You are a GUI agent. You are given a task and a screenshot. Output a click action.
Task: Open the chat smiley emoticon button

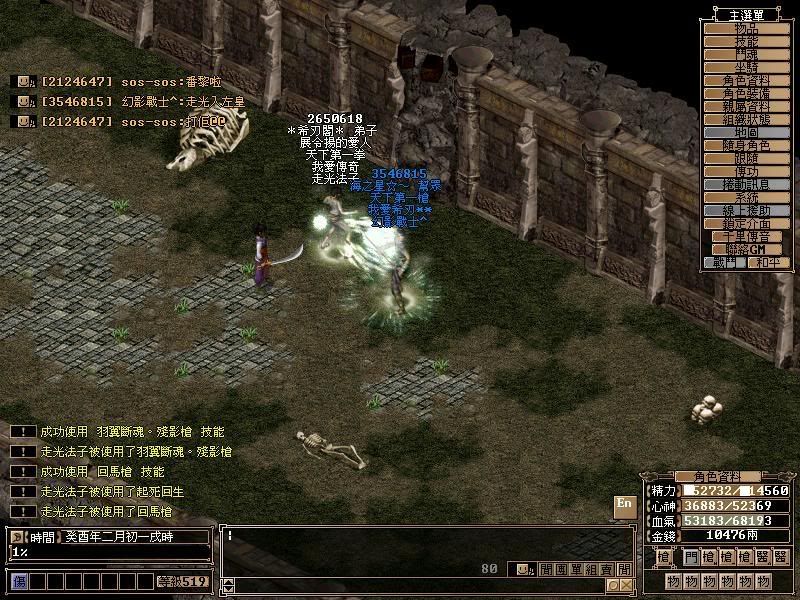pos(522,569)
